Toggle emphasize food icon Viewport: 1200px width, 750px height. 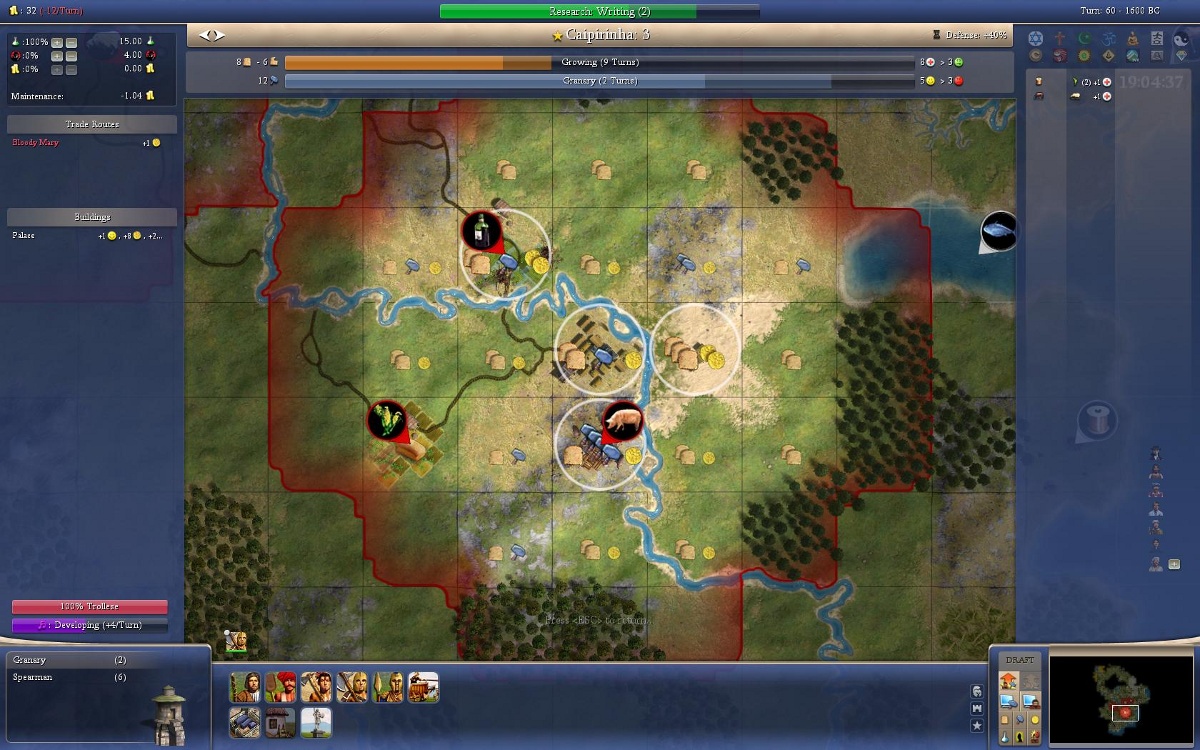1005,718
